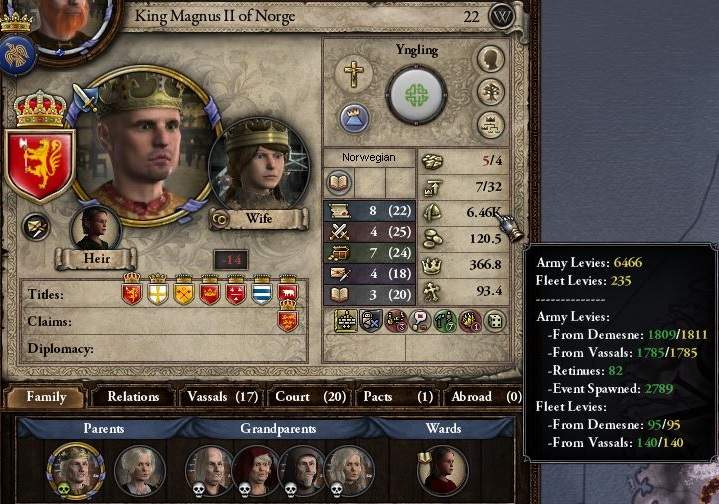Open the Wife character portrait

point(257,165)
